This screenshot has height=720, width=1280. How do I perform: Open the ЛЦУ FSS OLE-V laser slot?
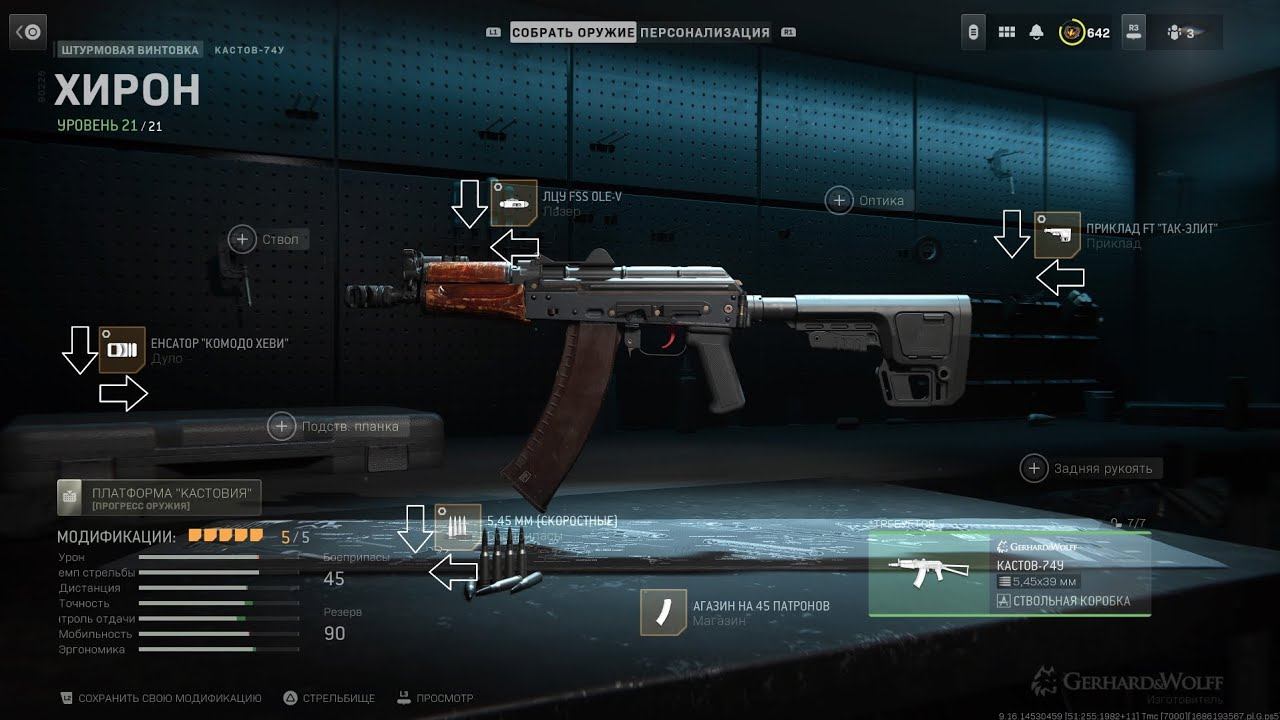pos(514,203)
